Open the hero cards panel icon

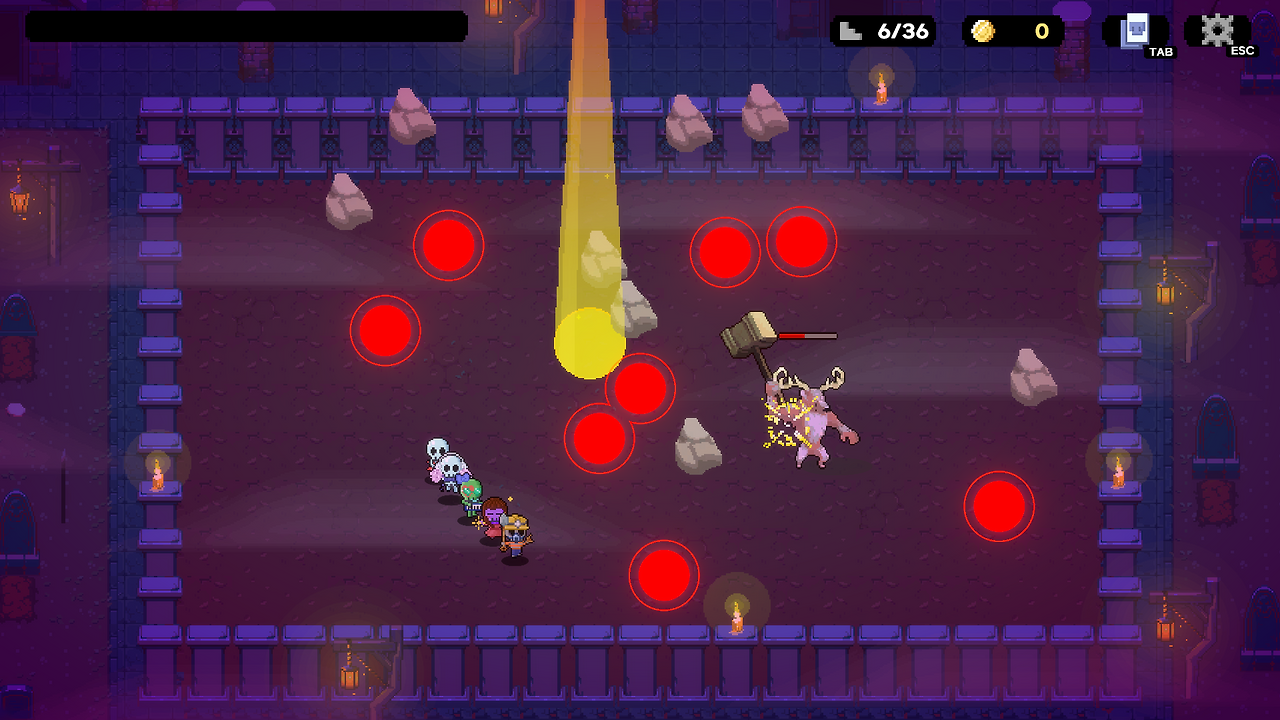click(1135, 31)
